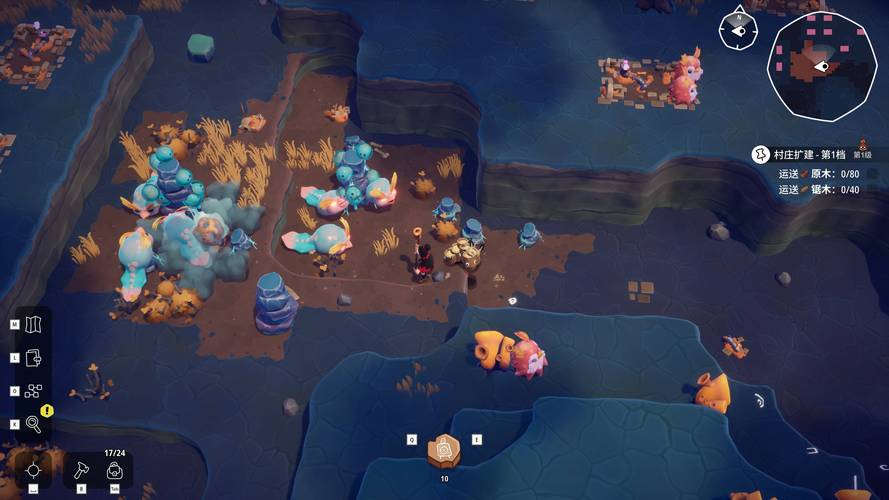The height and width of the screenshot is (500, 889).
Task: Click the octagonal minimap
Action: [x=821, y=66]
